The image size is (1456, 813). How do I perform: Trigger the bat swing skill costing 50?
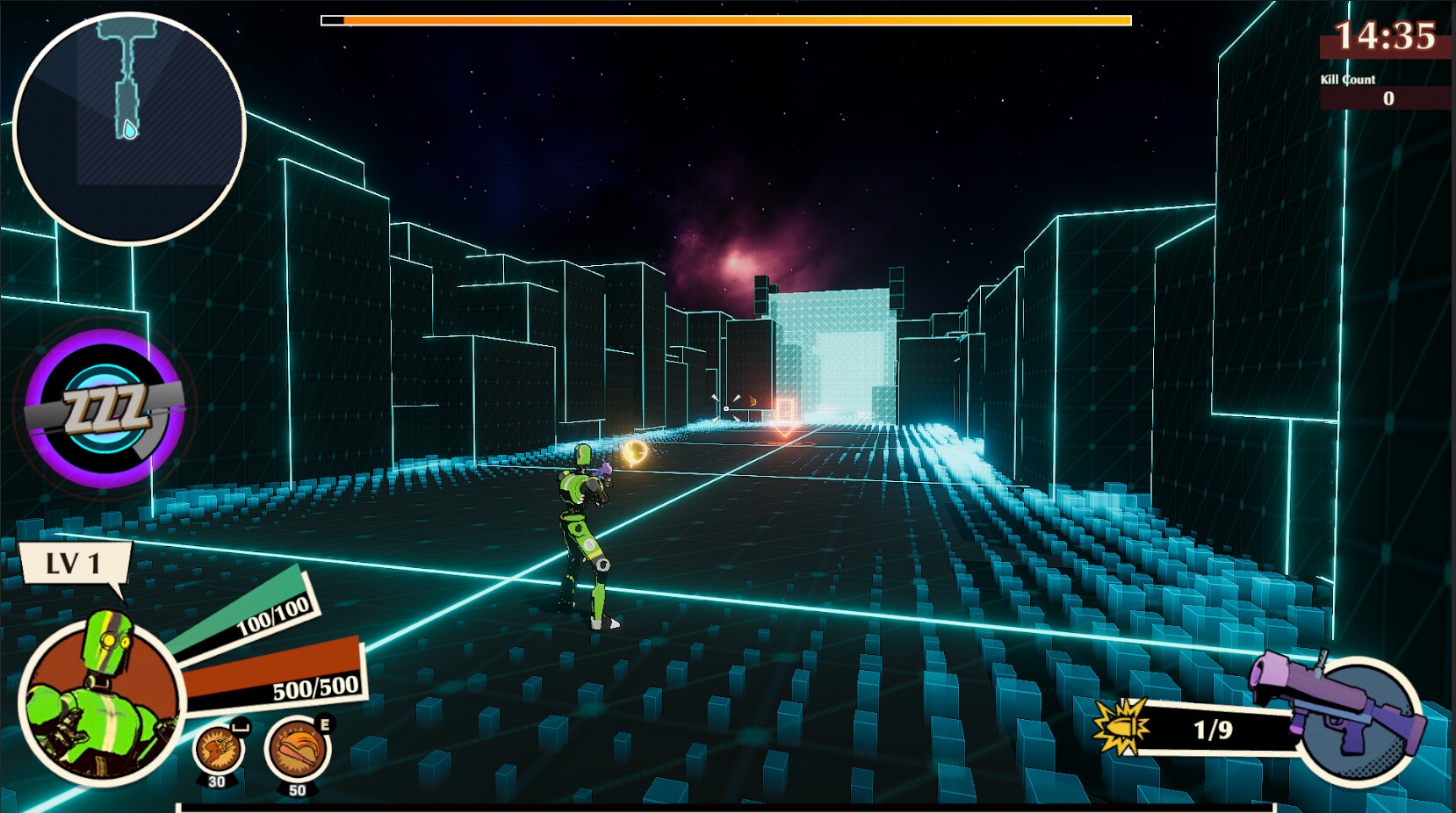[x=298, y=749]
